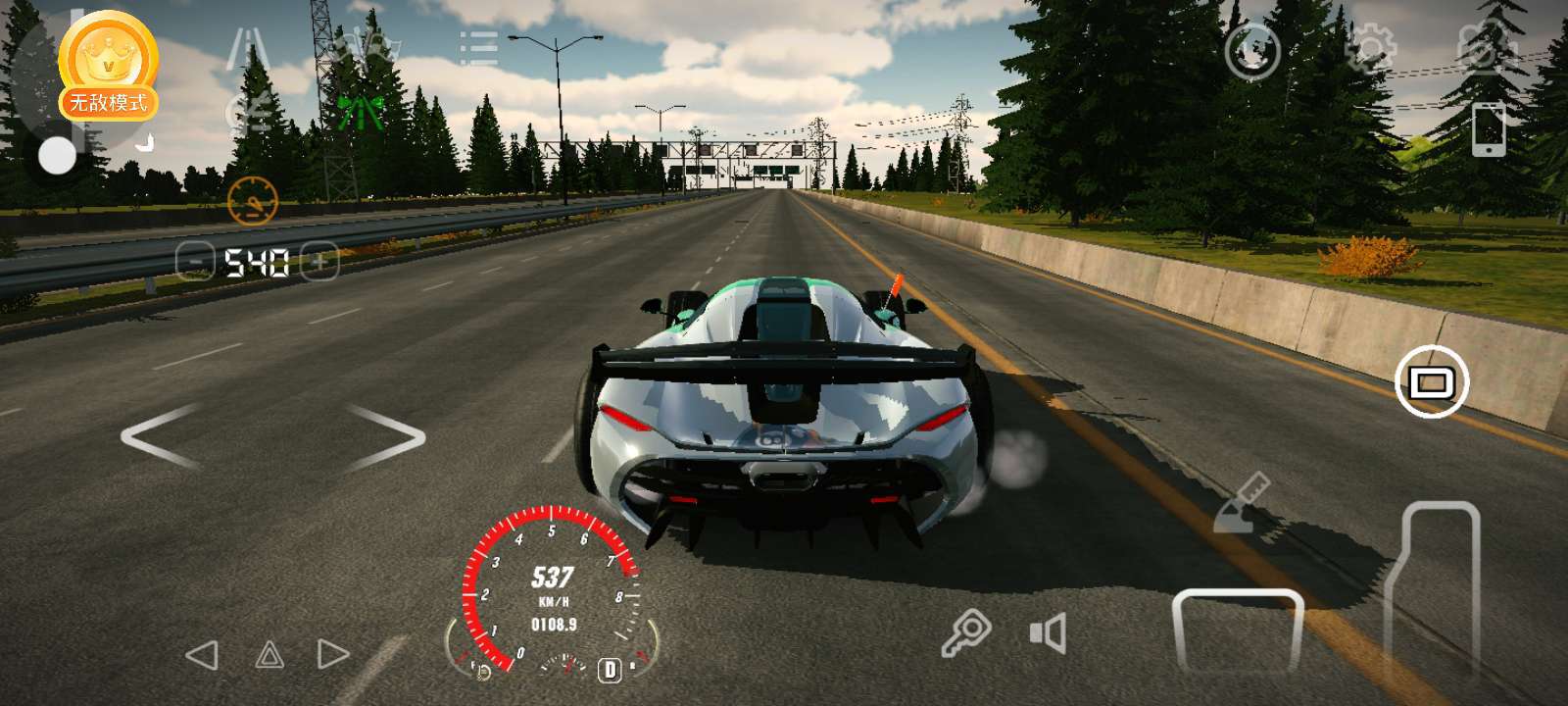Screen dimensions: 1568x706
Task: Open the smartphone menu icon
Action: pos(1489,128)
